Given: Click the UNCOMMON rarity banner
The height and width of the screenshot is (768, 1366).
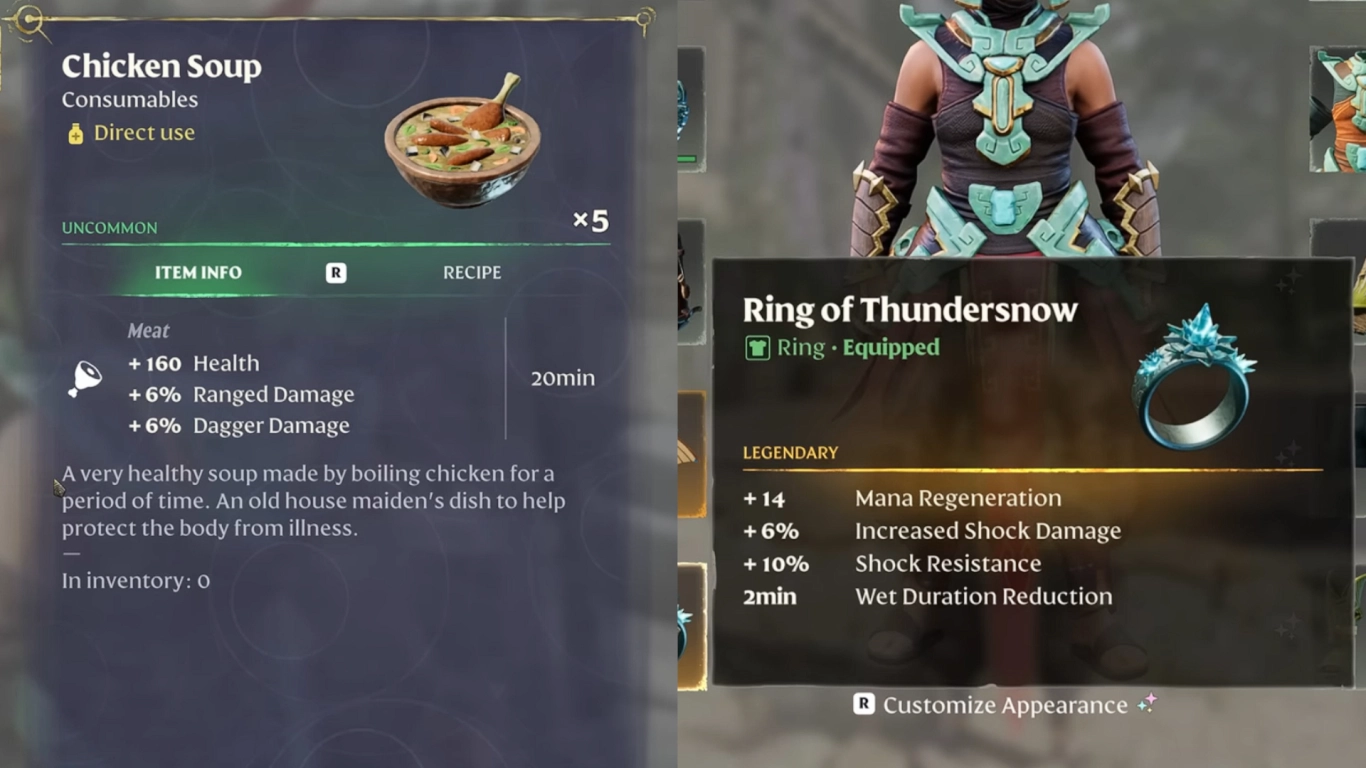Looking at the screenshot, I should click(x=109, y=227).
